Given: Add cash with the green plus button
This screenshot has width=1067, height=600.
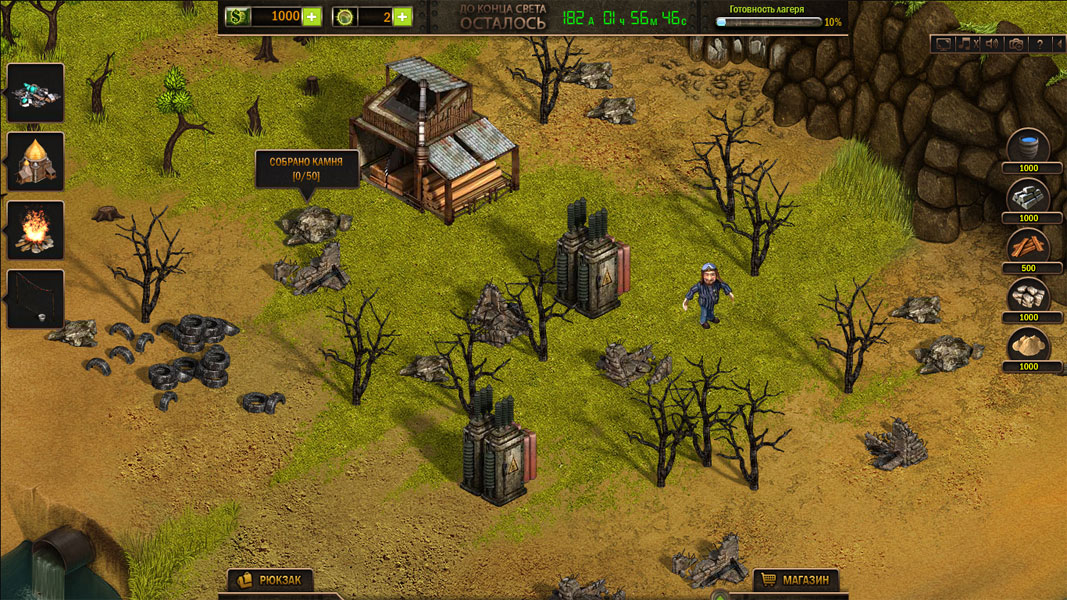Looking at the screenshot, I should click(x=312, y=16).
